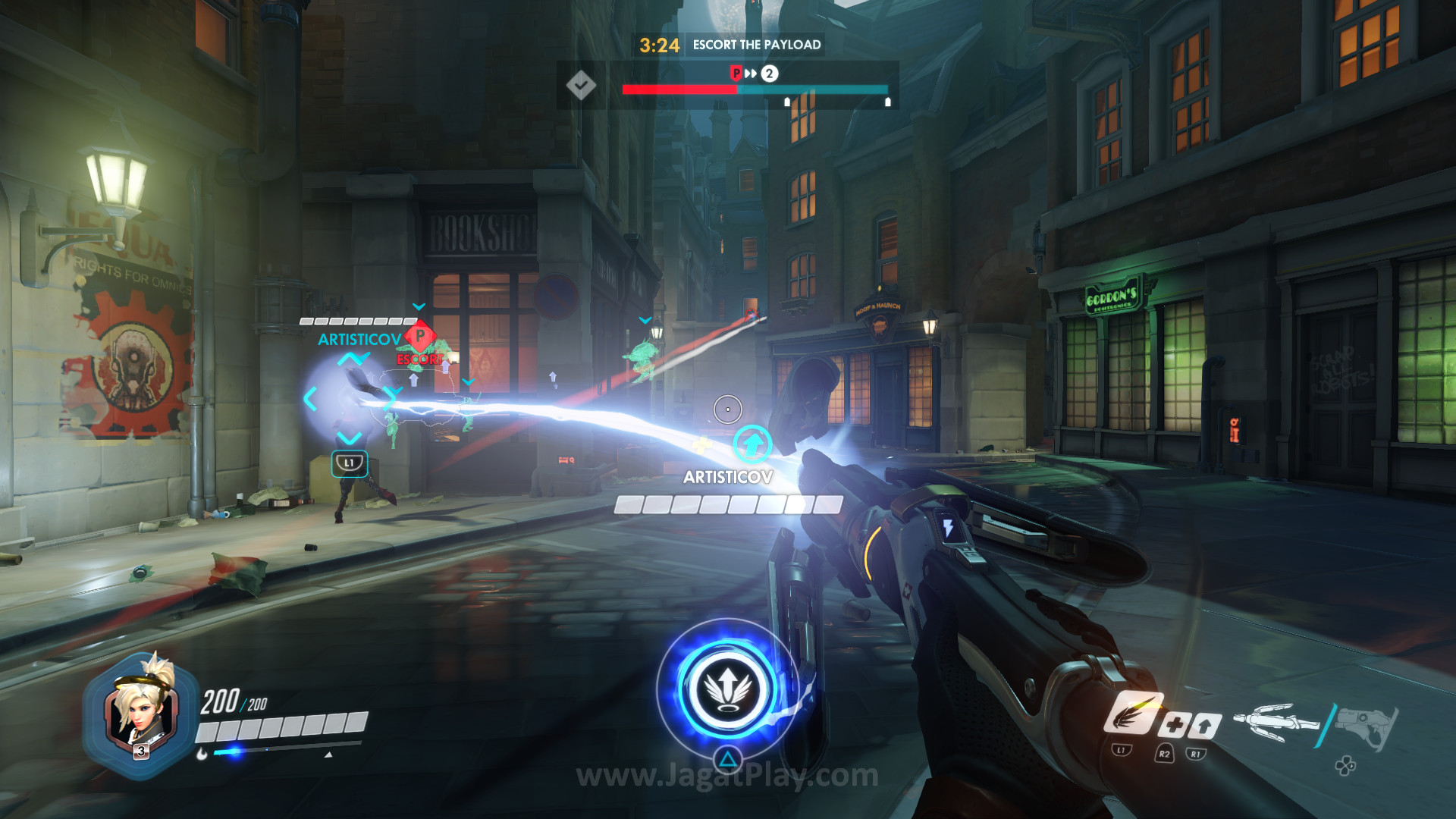Switch to the Caduceus Blaster pistol icon
This screenshot has height=819, width=1456.
pos(1366,725)
